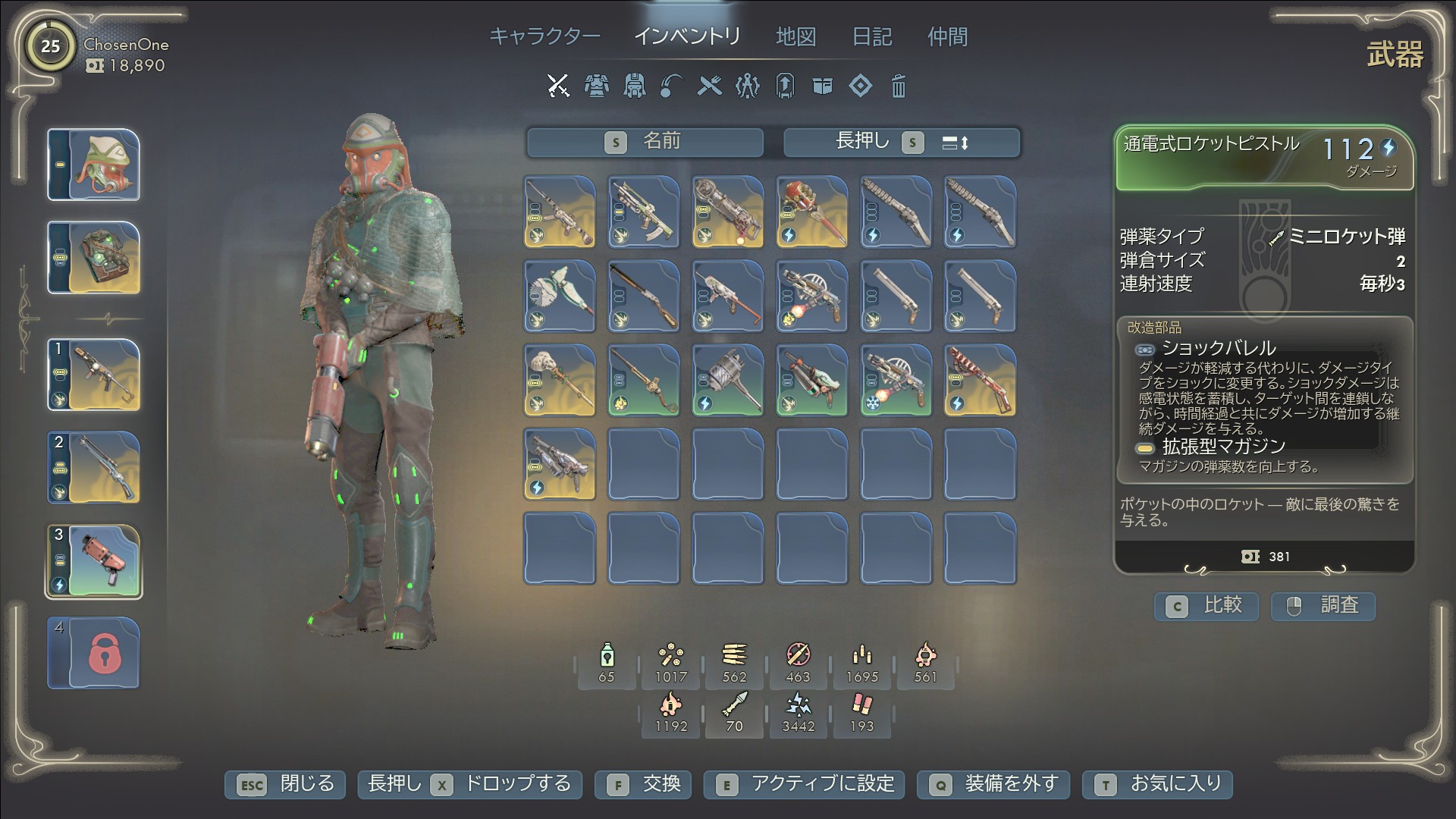This screenshot has width=1456, height=819.
Task: Unequip with the 装備を外す button
Action: point(993,784)
